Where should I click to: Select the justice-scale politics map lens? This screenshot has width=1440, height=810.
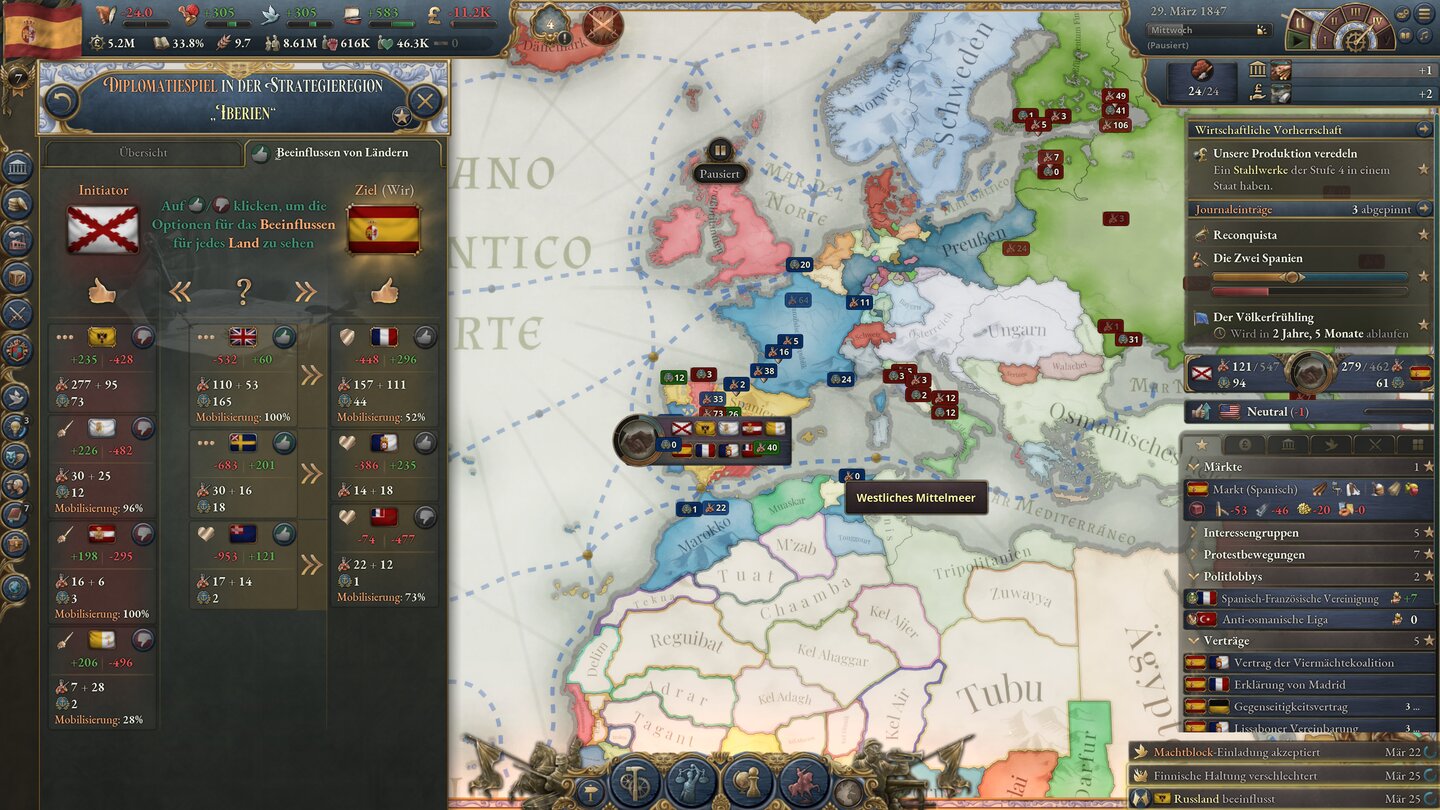(x=693, y=781)
